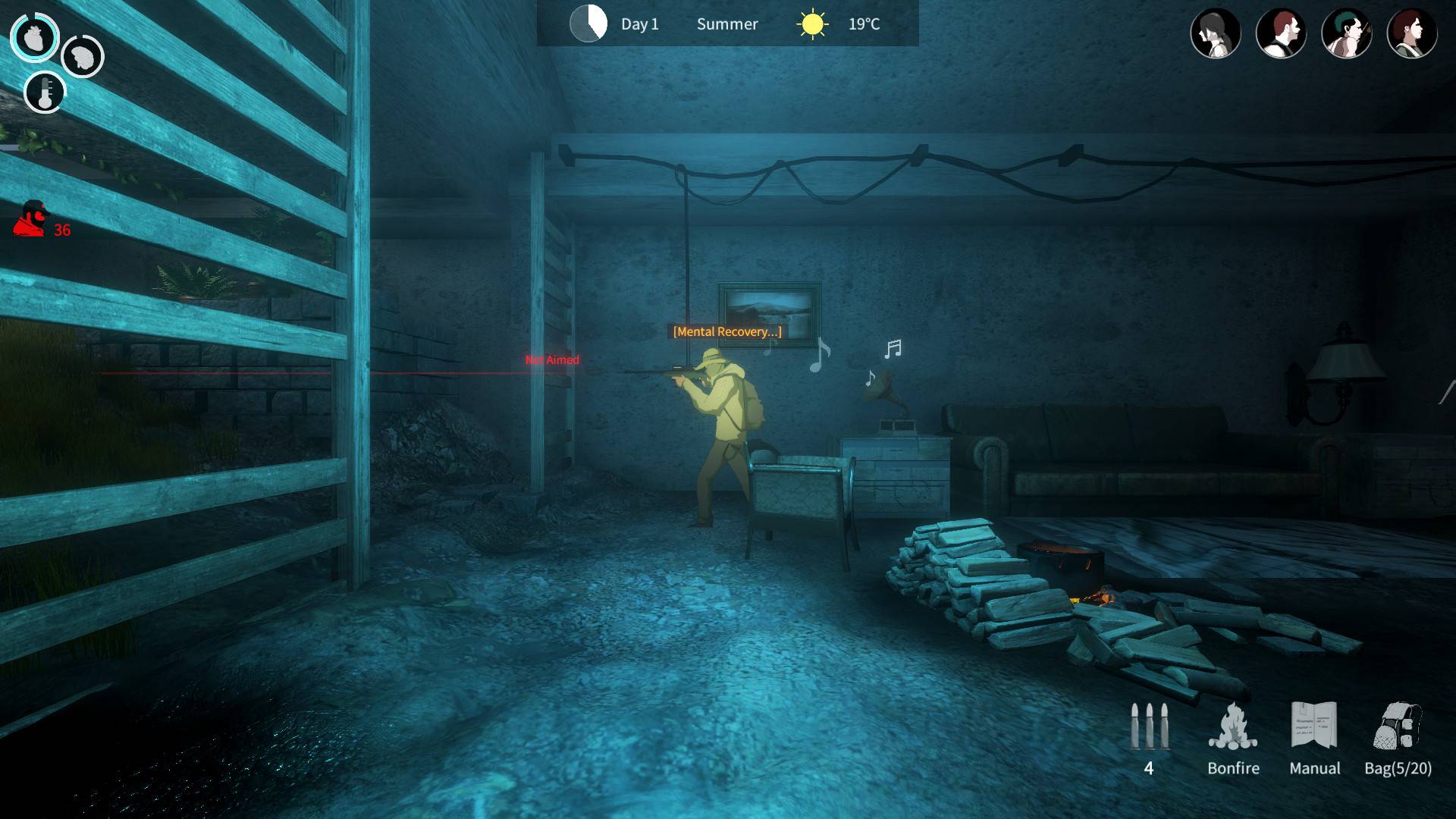This screenshot has height=819, width=1456.
Task: Choose the red-haired man in vest portrait
Action: point(1281,33)
